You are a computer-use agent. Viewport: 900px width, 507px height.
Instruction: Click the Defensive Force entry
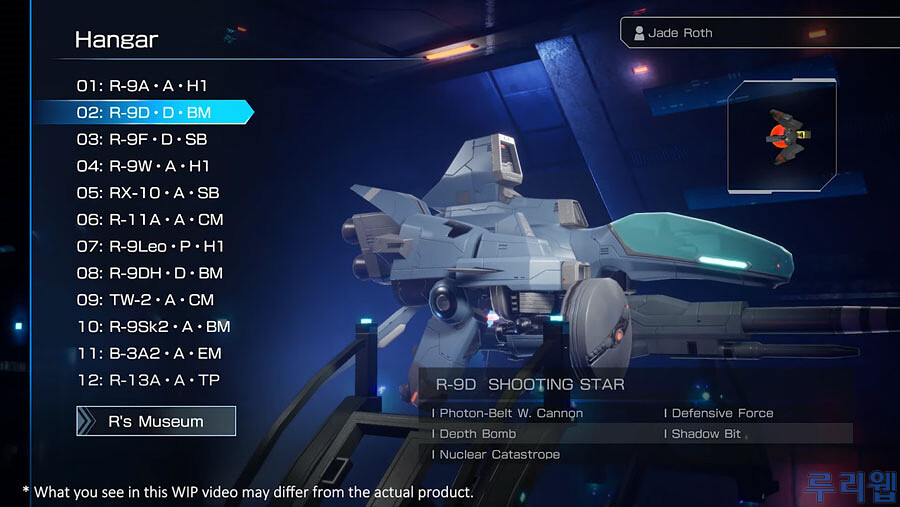pos(722,413)
